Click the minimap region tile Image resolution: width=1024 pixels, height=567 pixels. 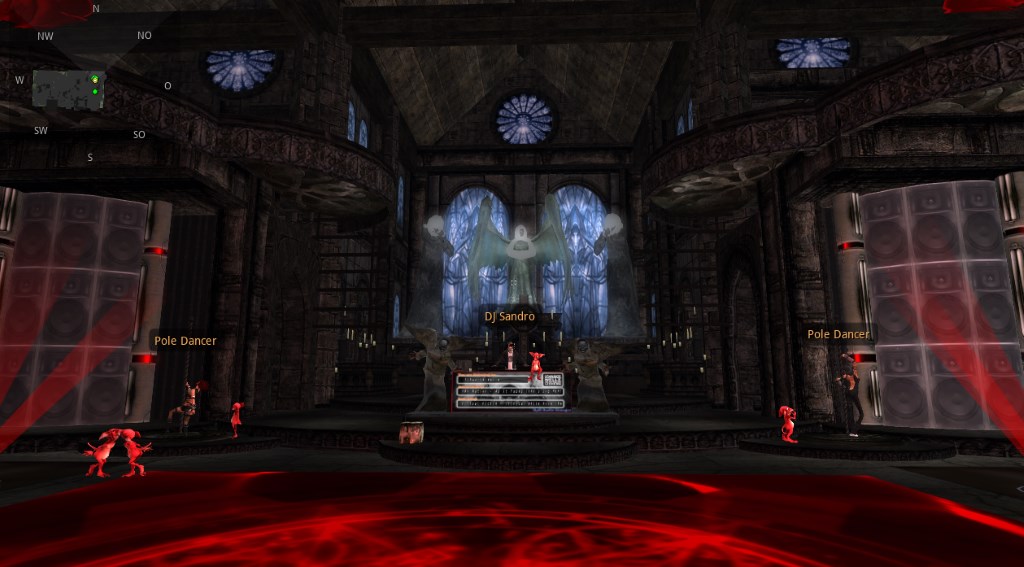[67, 89]
